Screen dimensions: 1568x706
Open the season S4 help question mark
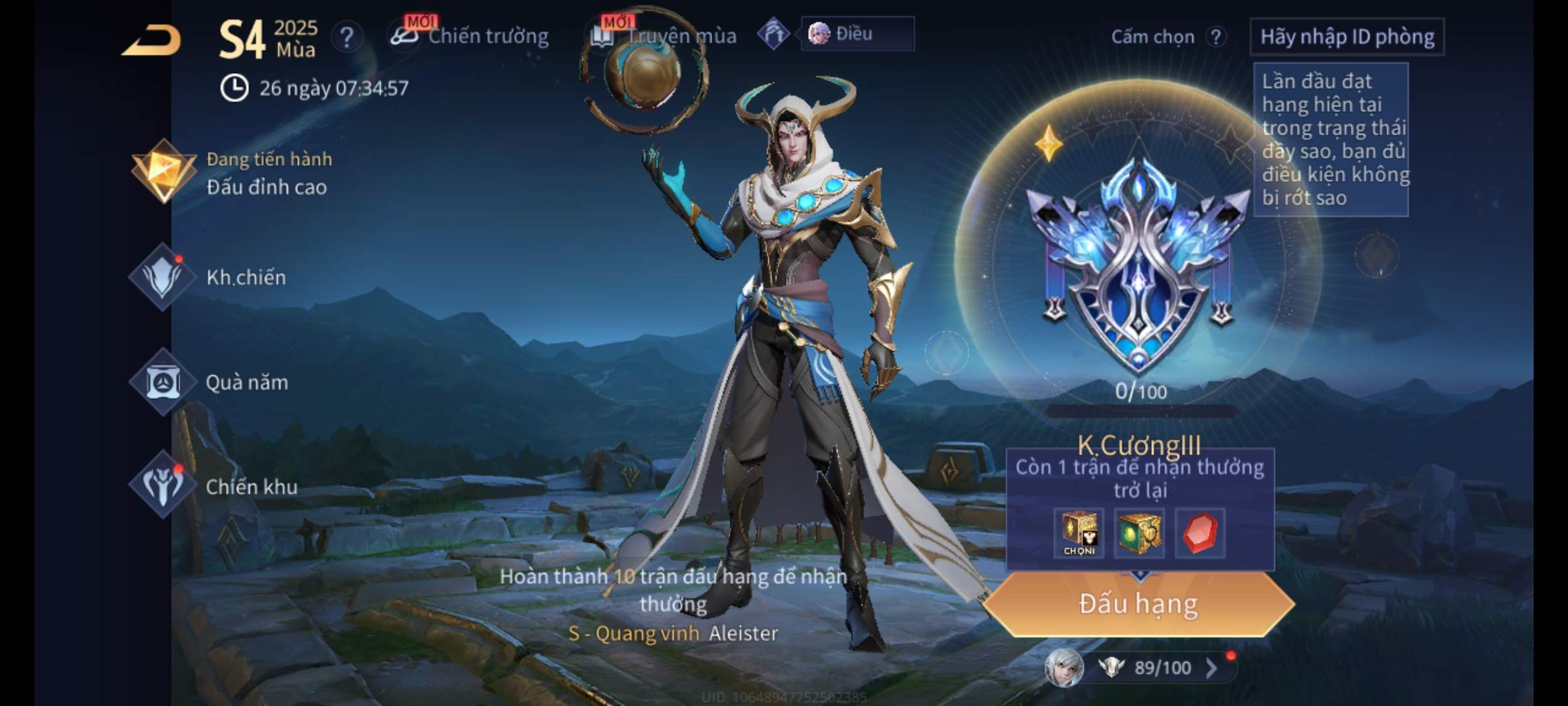[x=347, y=37]
